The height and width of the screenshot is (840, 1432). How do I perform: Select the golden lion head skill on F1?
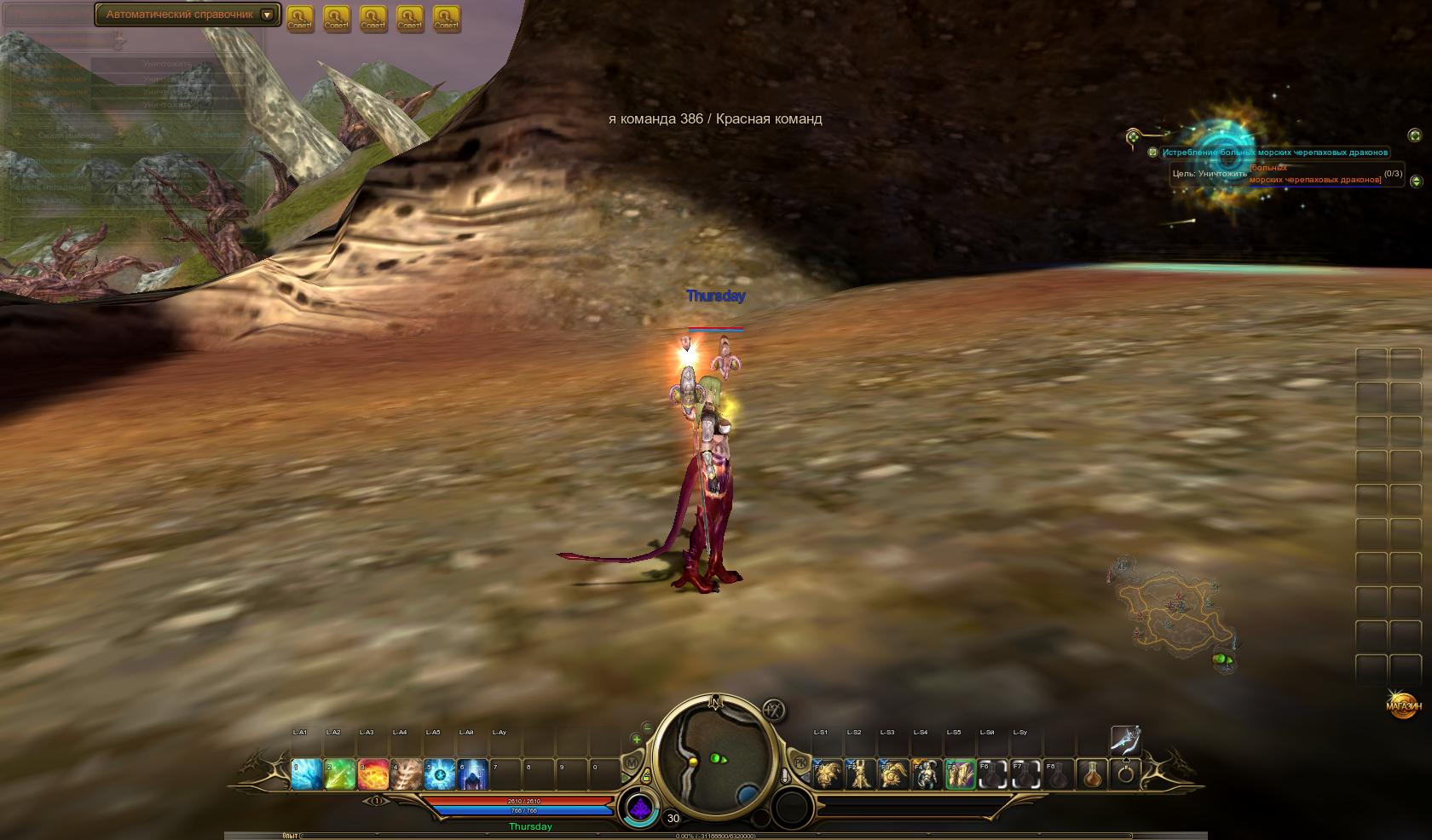(x=827, y=774)
